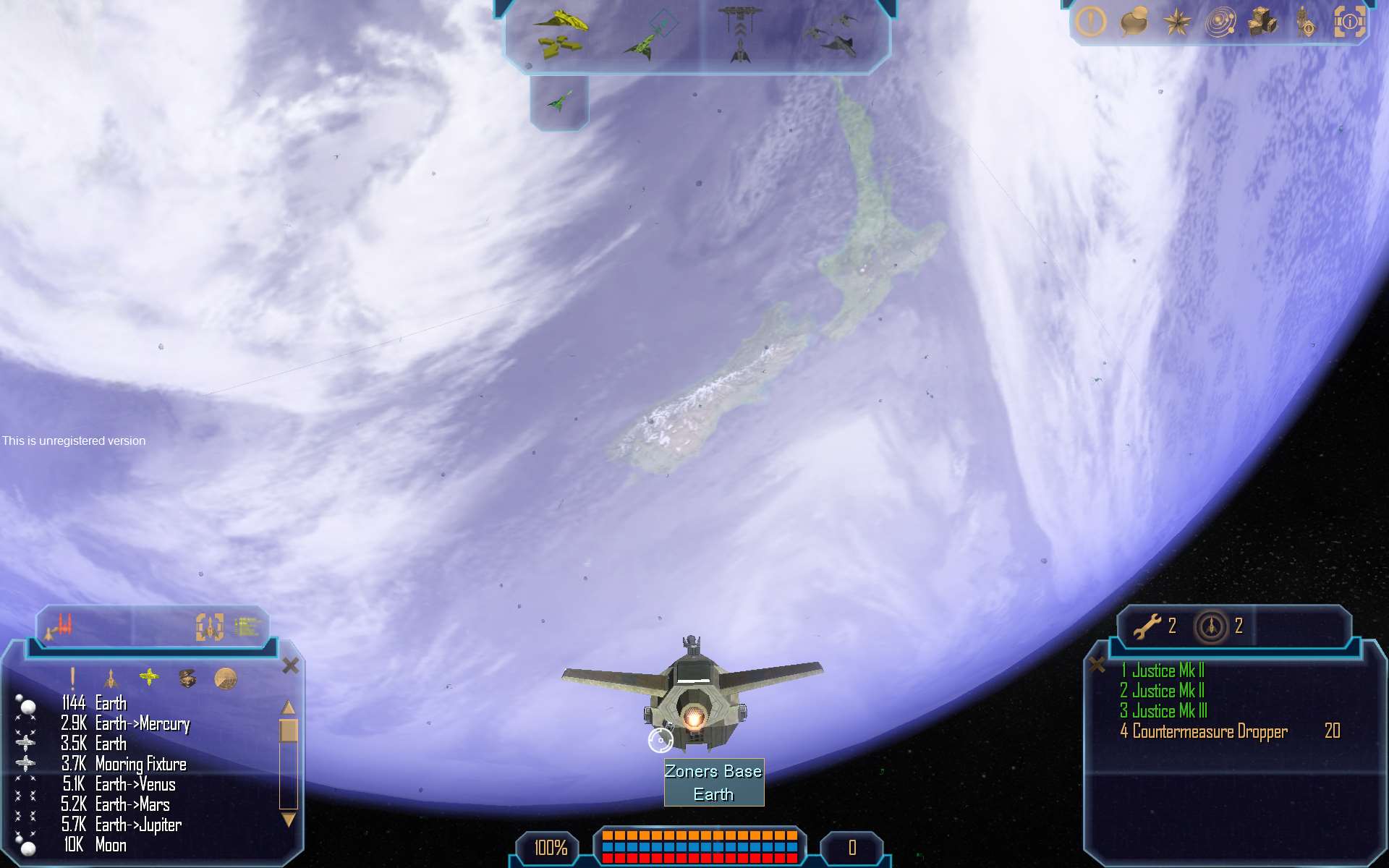Open the player character info icon
The image size is (1389, 868).
pyautogui.click(x=1305, y=22)
